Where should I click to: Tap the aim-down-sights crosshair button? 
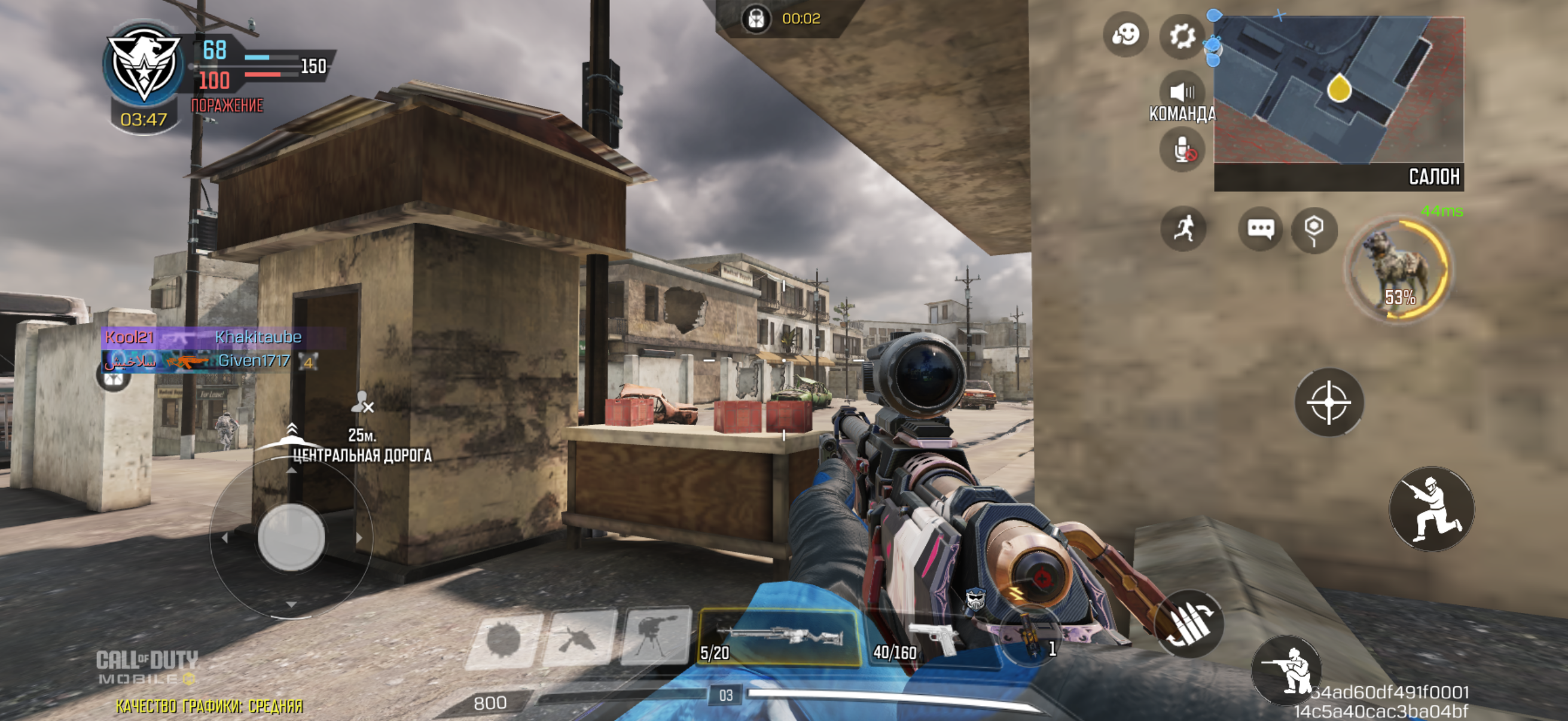(x=1329, y=402)
